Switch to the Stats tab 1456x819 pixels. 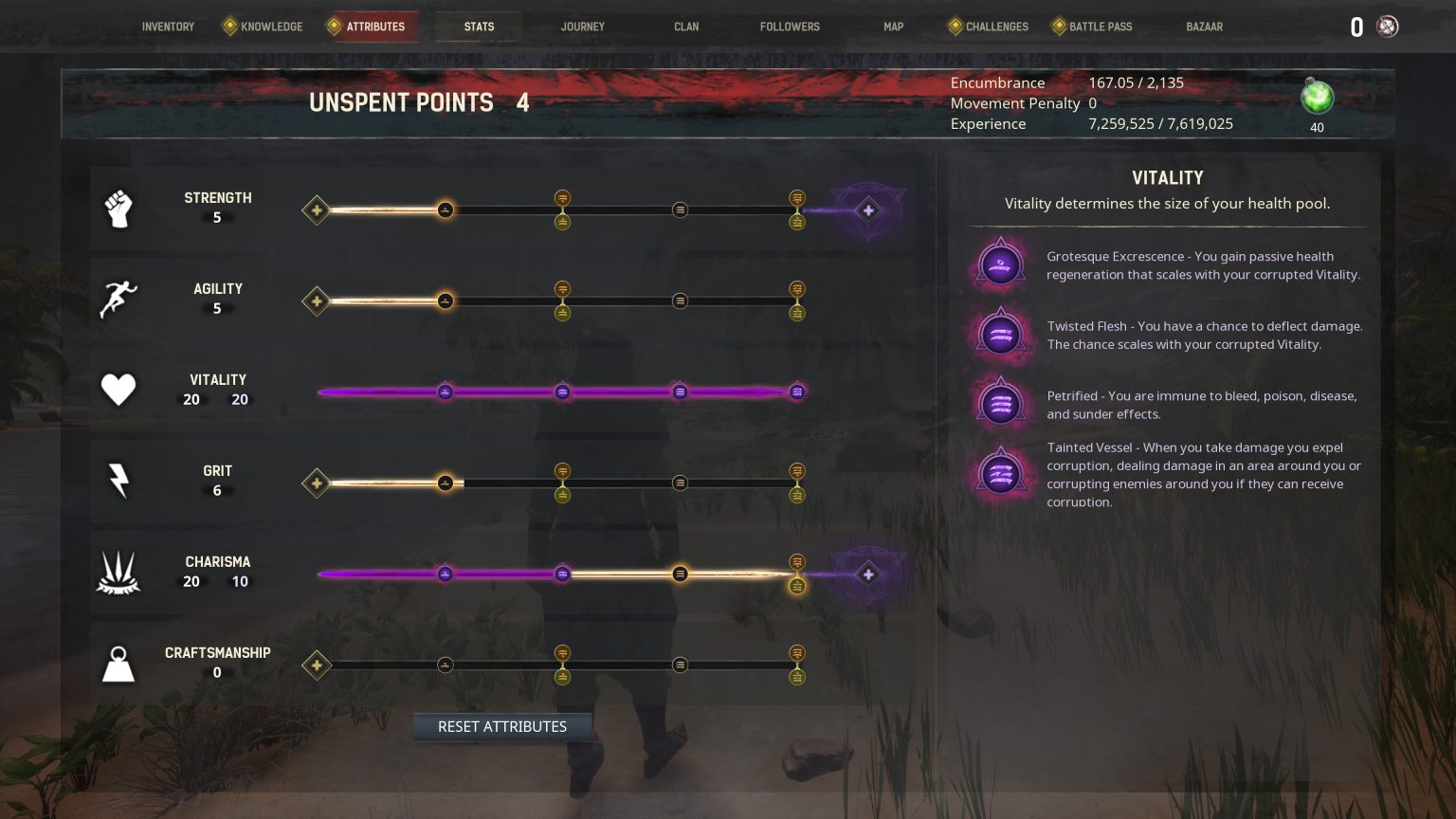[479, 27]
